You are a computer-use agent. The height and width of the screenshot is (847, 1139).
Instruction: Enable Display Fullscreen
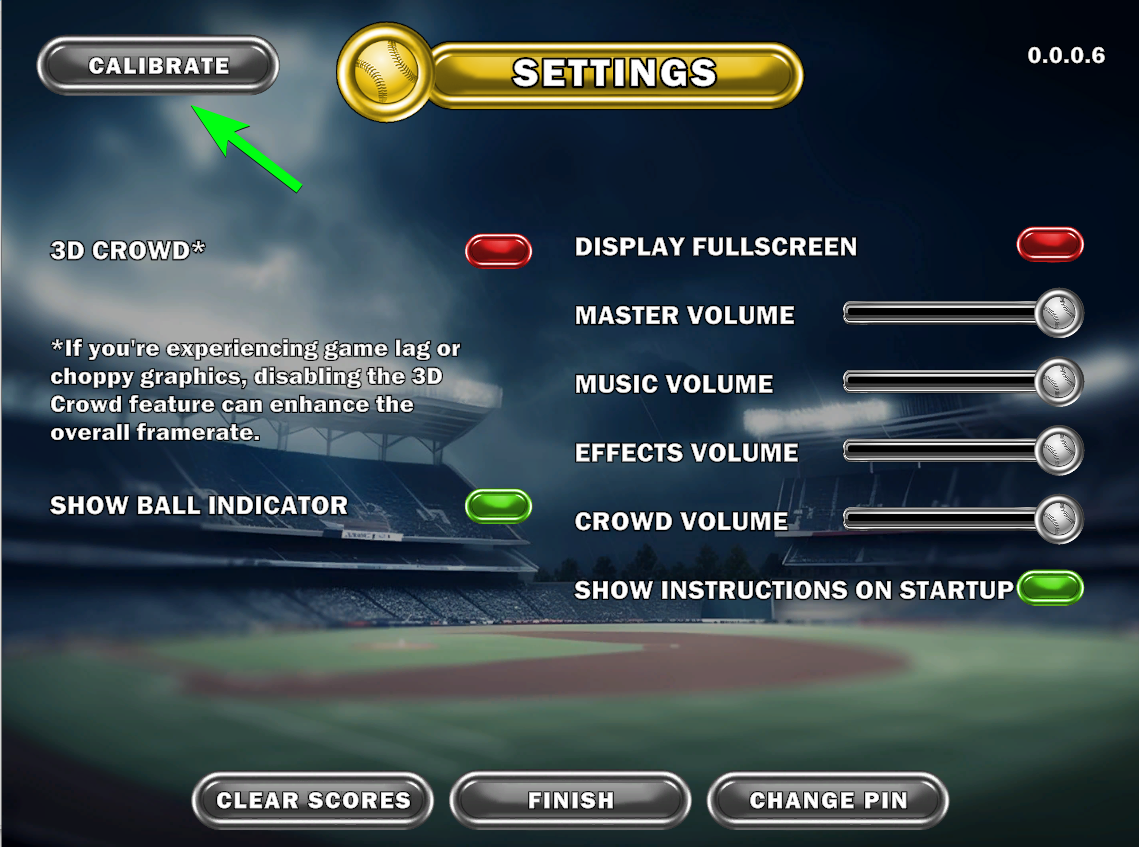click(1050, 245)
